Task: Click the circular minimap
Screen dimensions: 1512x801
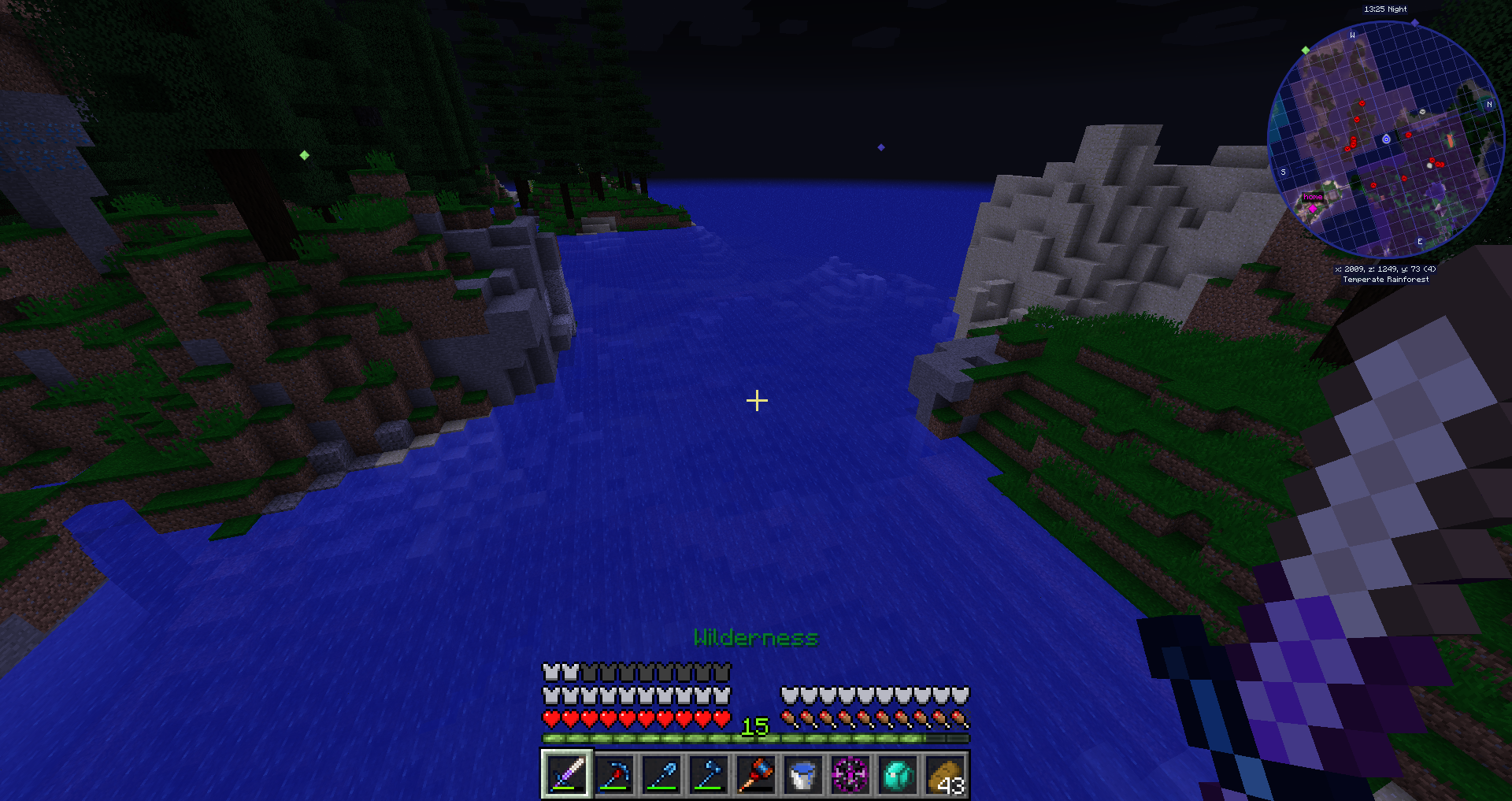Action: coord(1385,139)
